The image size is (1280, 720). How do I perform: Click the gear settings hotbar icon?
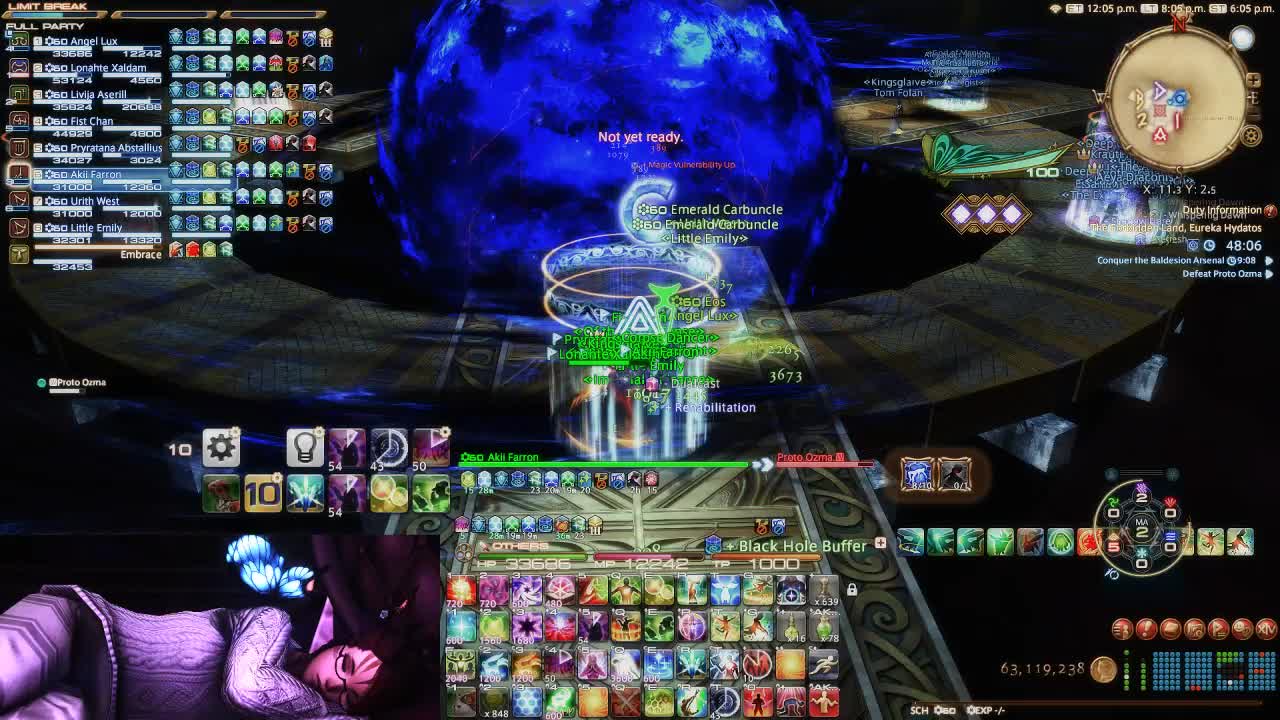[221, 447]
